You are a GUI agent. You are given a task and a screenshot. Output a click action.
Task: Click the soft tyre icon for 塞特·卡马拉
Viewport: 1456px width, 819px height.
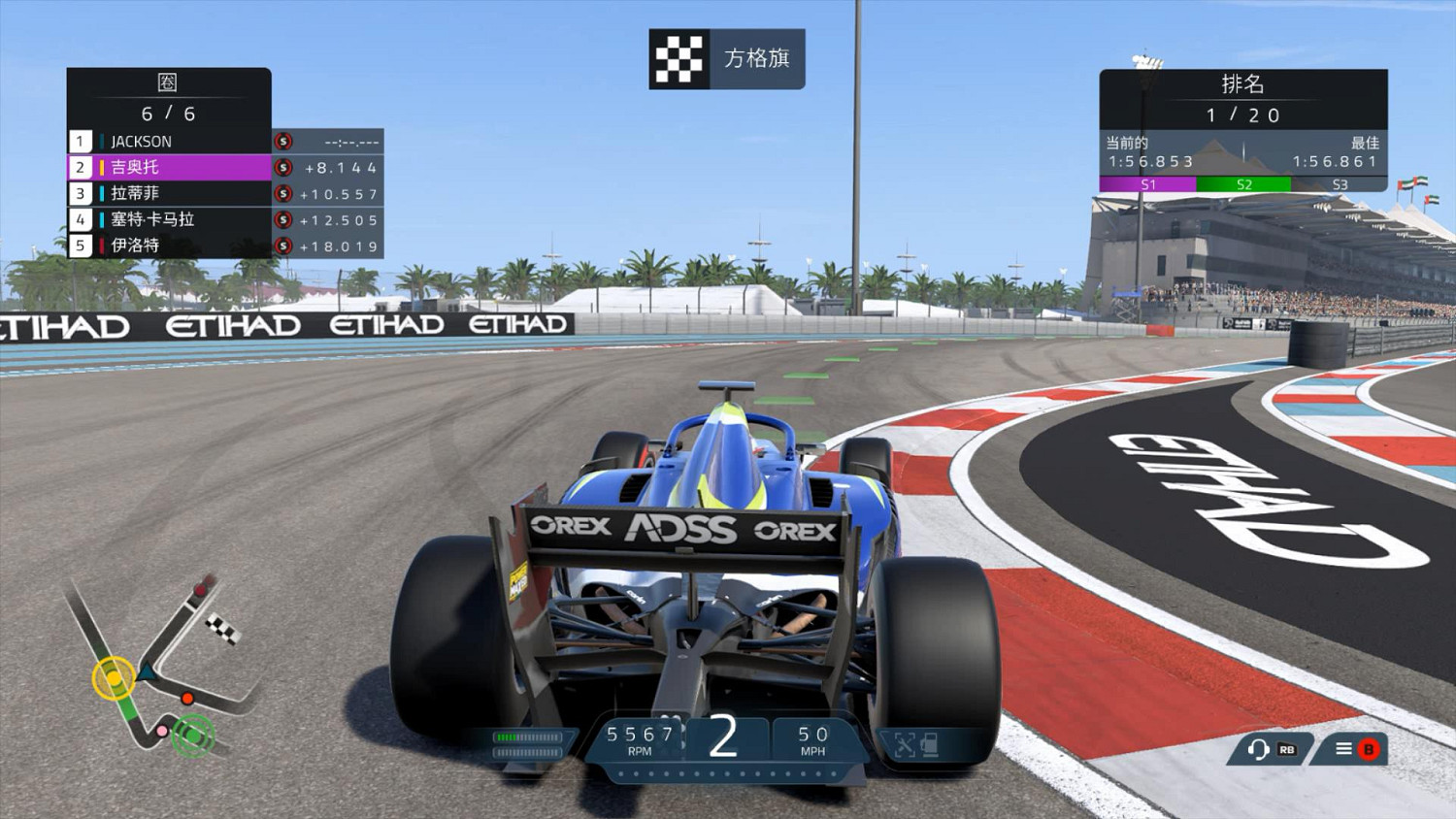coord(281,219)
